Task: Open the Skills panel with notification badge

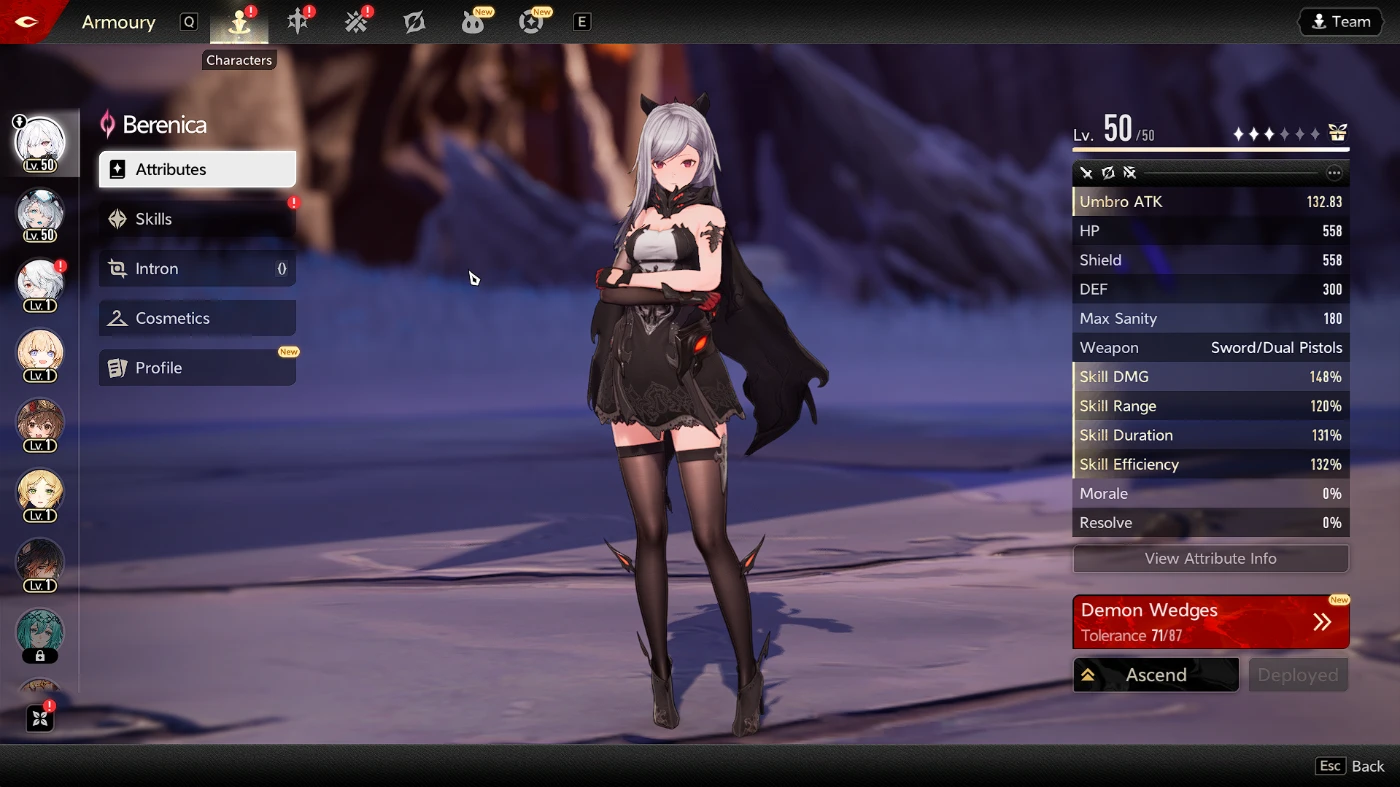Action: [x=197, y=218]
